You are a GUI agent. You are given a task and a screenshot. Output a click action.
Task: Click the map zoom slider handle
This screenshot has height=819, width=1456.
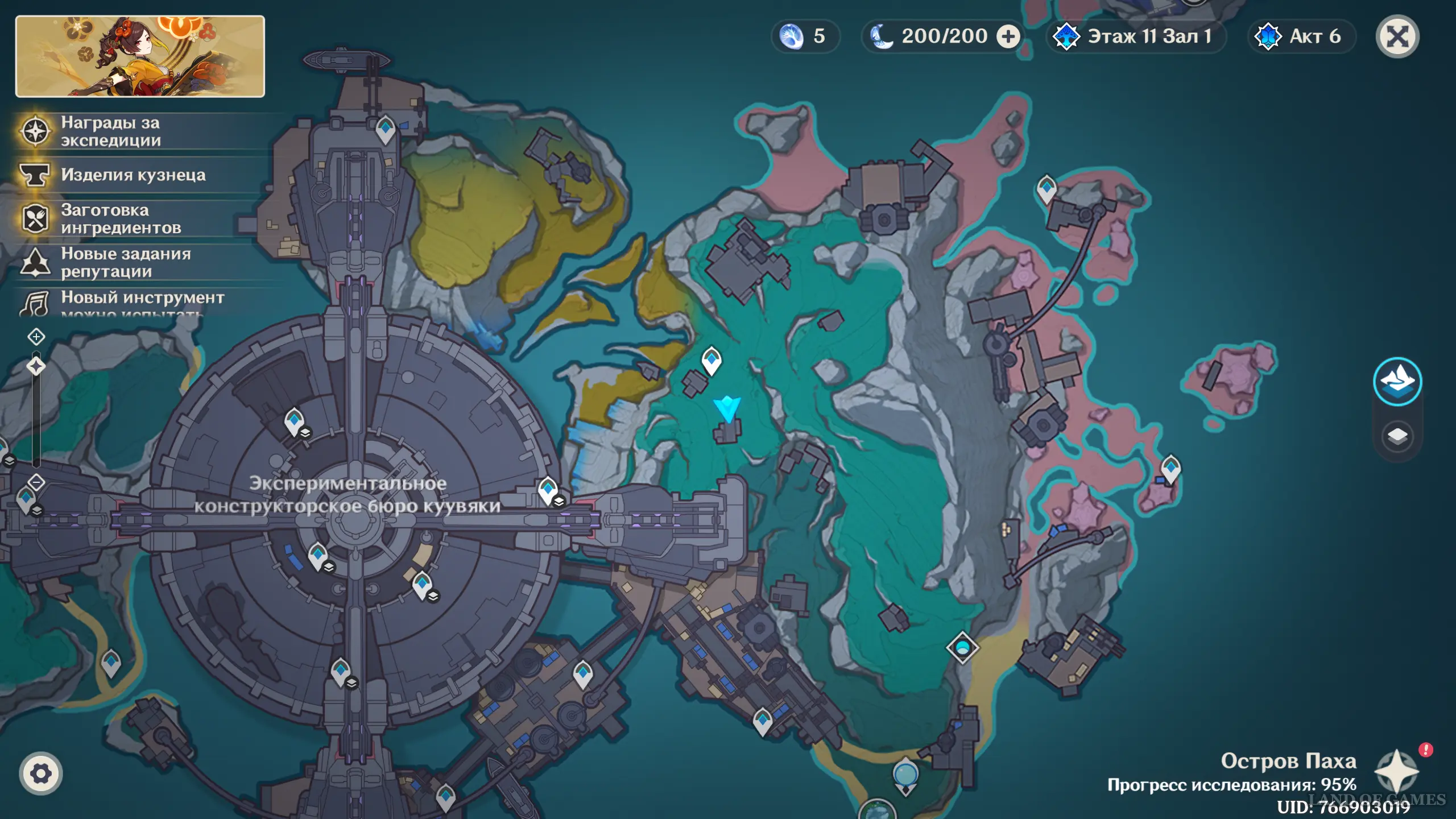coord(36,366)
